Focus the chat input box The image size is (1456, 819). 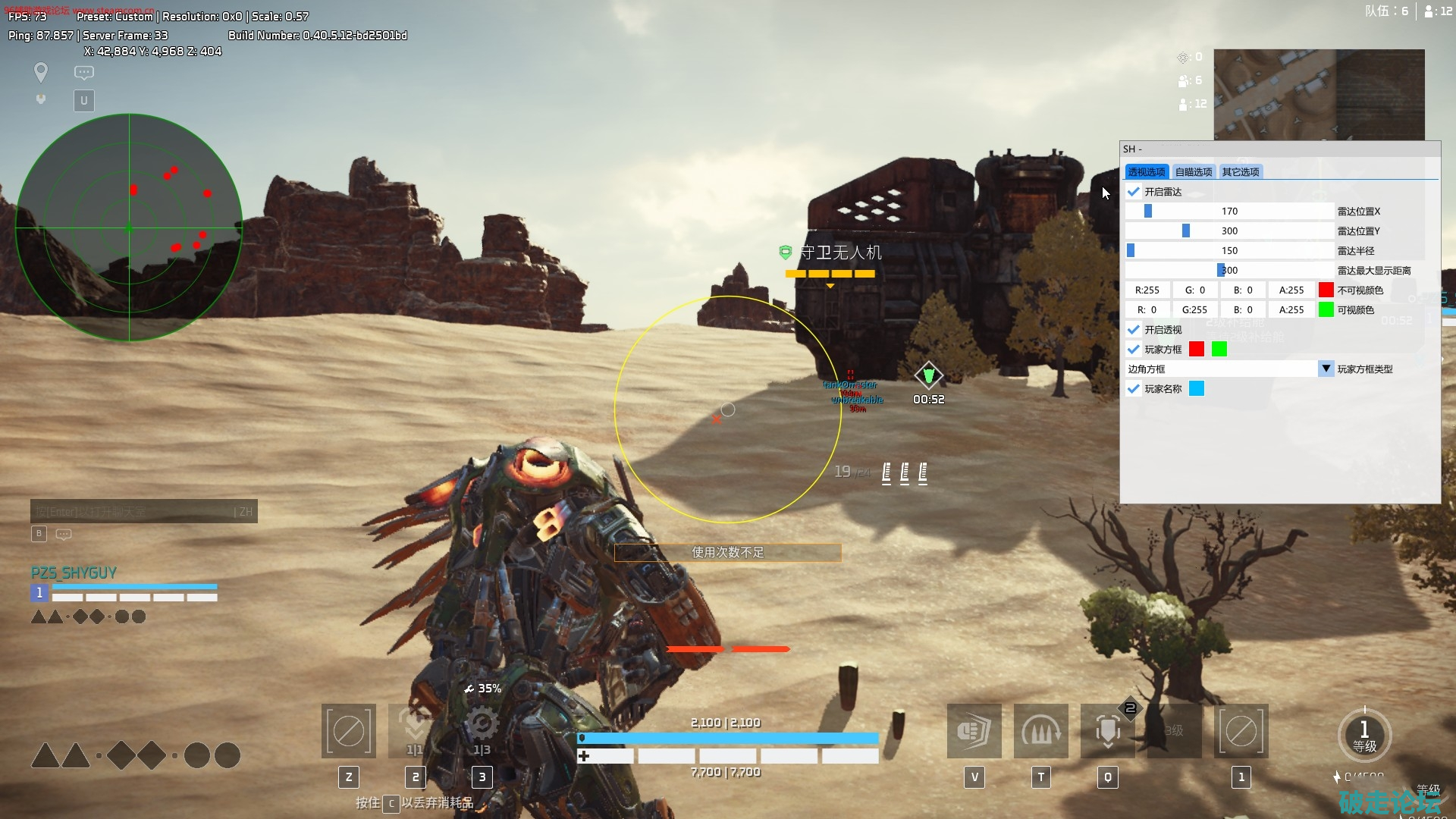coord(136,512)
